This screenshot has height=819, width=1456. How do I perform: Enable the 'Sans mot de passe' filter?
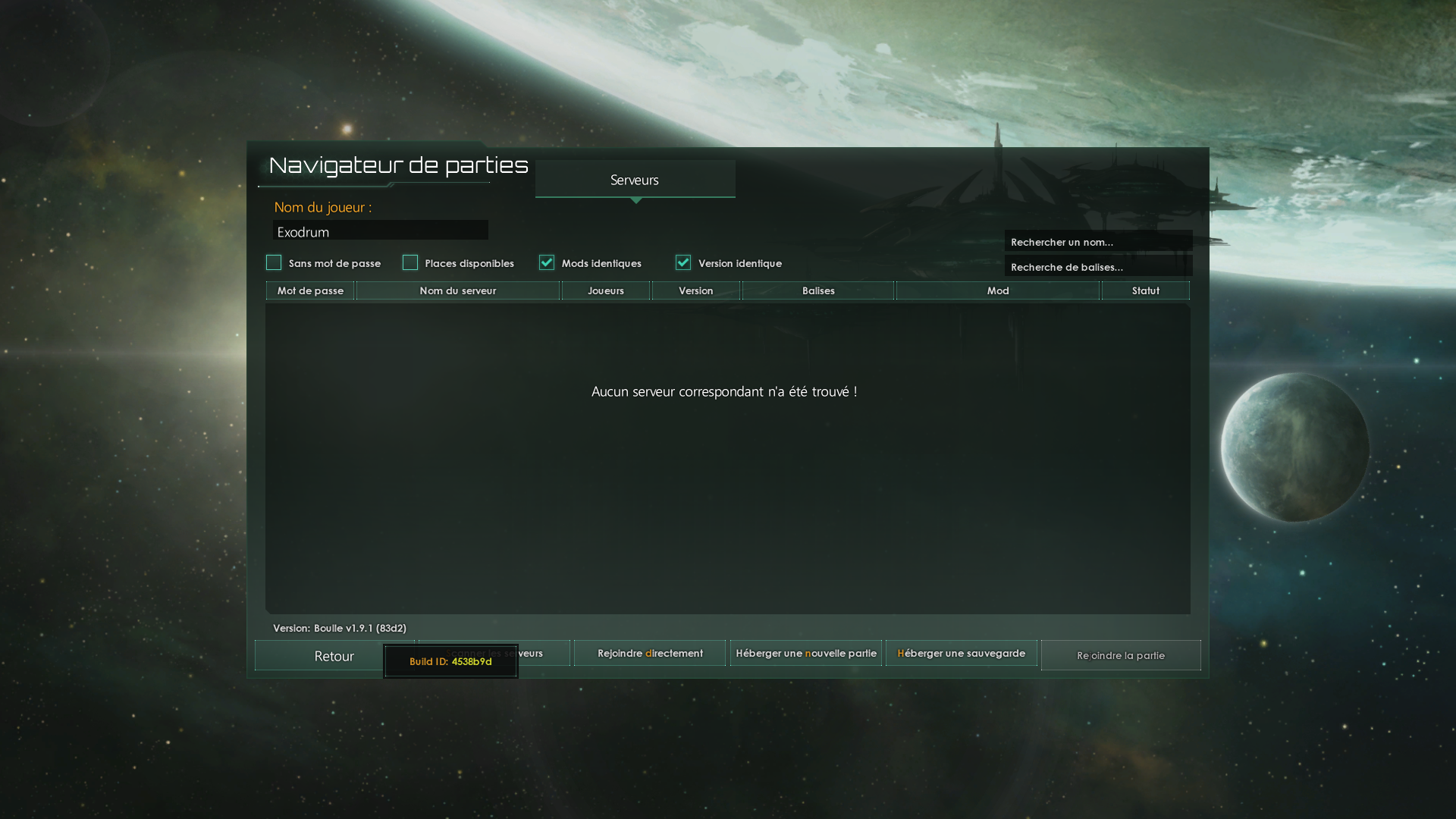click(x=274, y=262)
